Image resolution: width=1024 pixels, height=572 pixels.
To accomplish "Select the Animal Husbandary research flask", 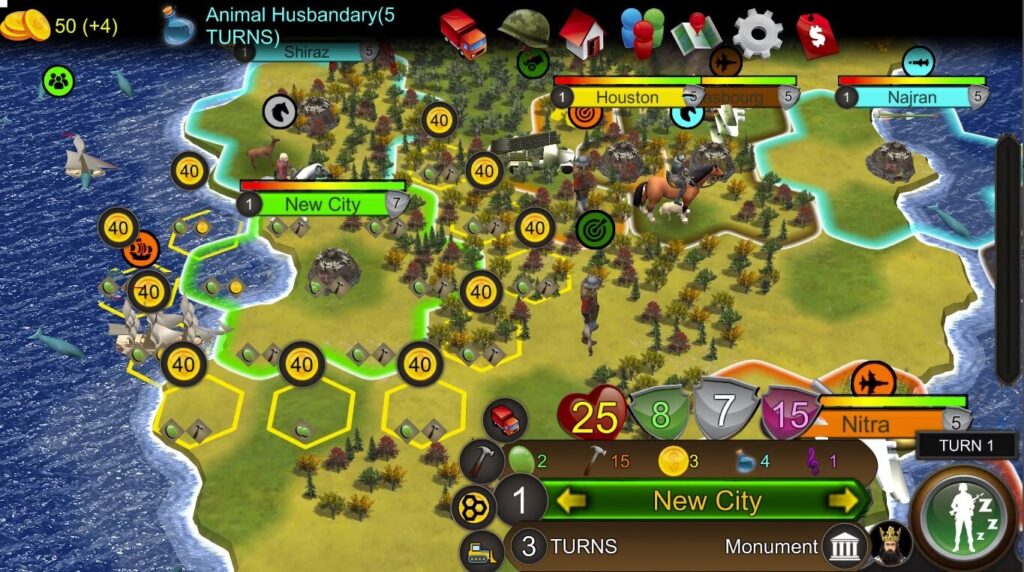I will click(180, 25).
